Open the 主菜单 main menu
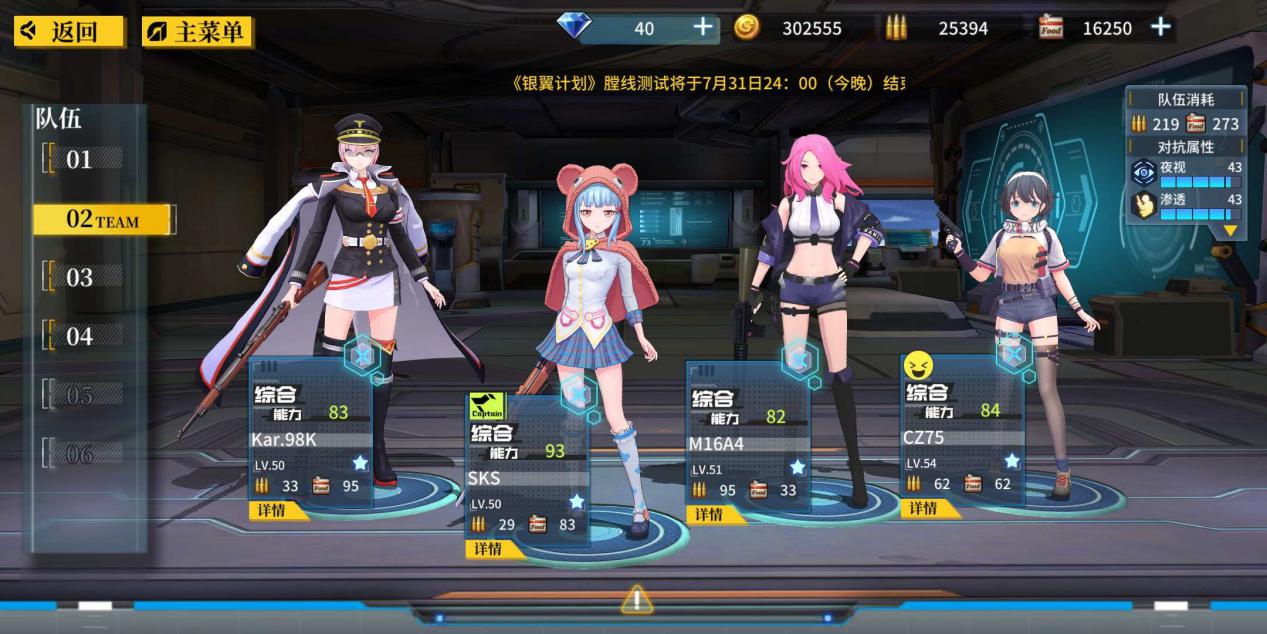 point(198,31)
